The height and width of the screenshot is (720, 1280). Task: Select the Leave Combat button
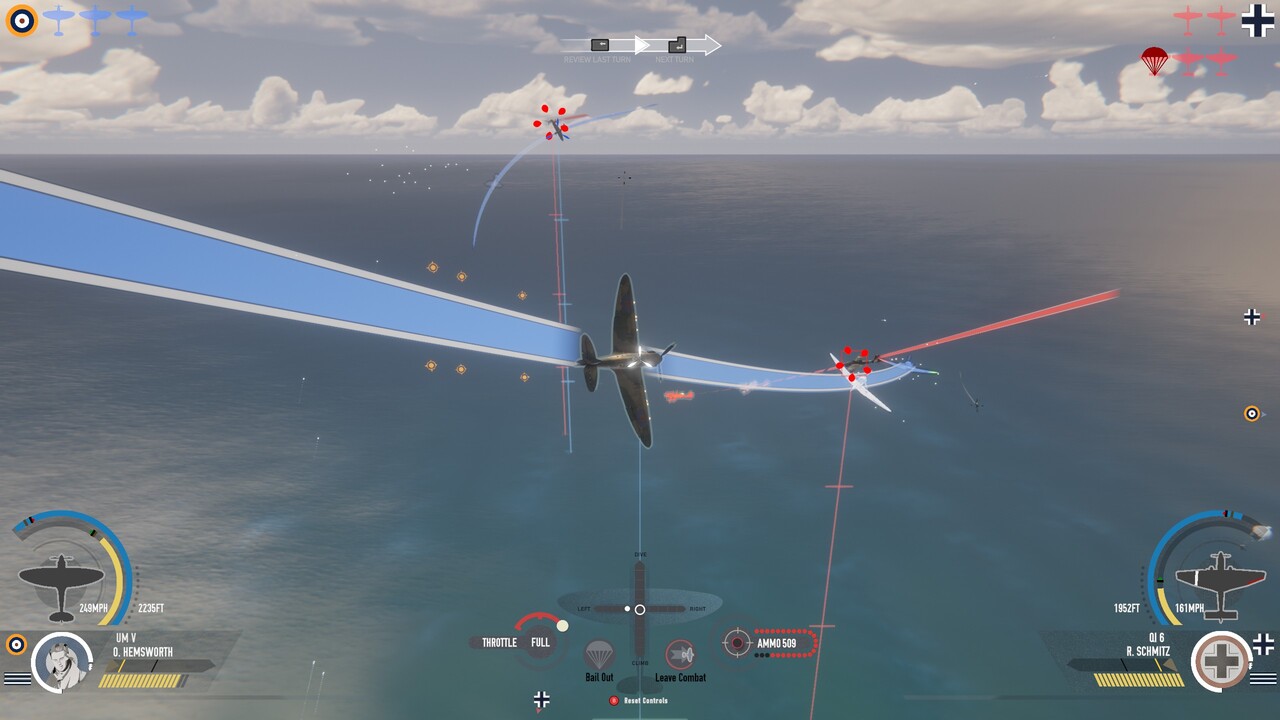pos(680,656)
